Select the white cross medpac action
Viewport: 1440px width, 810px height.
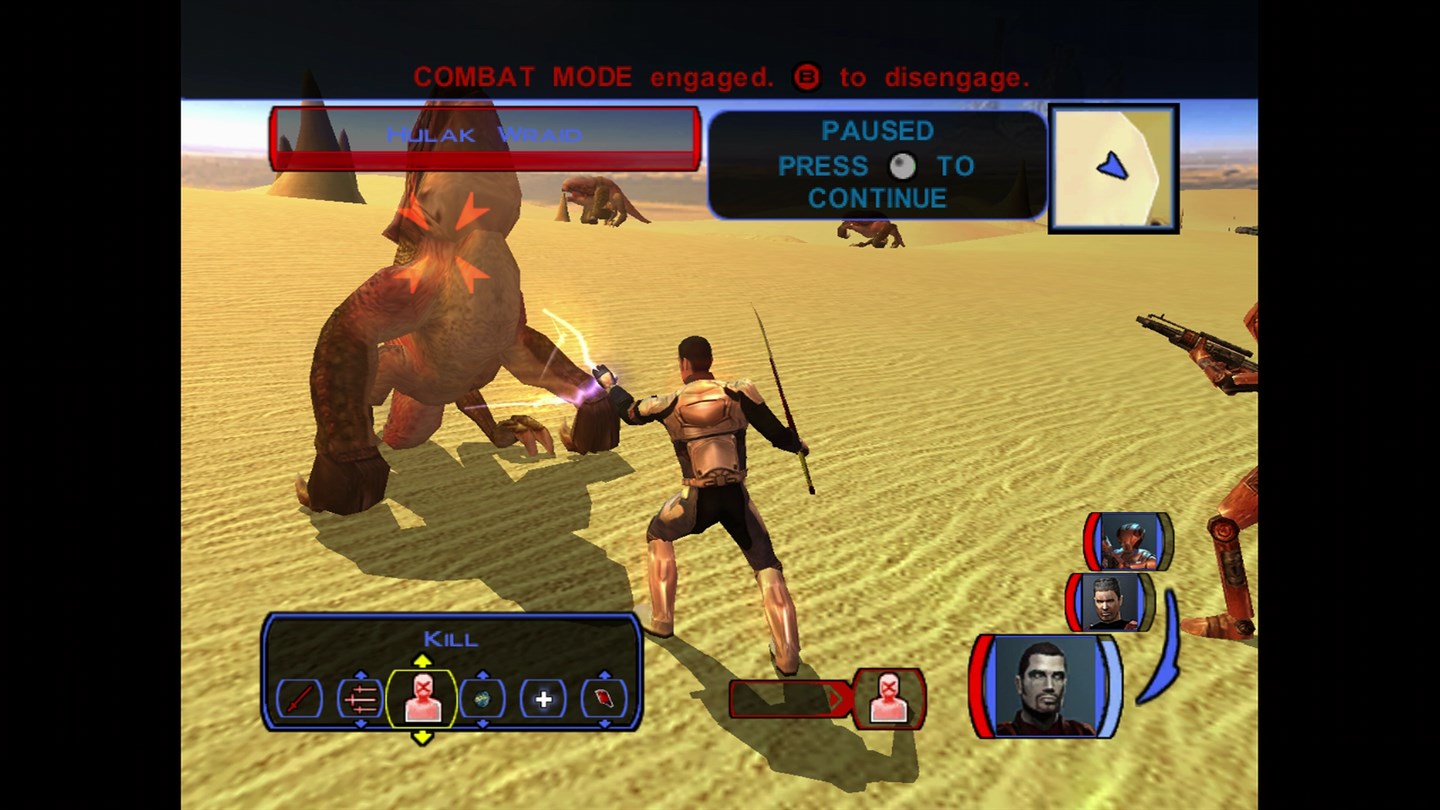tap(543, 698)
